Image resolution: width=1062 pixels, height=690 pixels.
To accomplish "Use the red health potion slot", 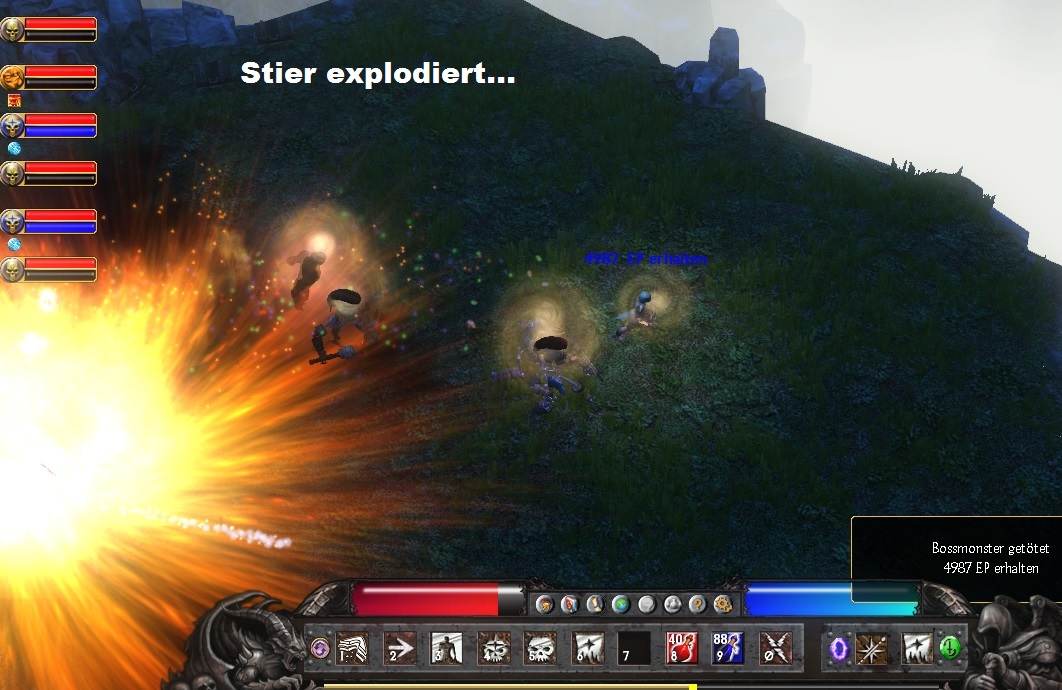I will pos(680,648).
